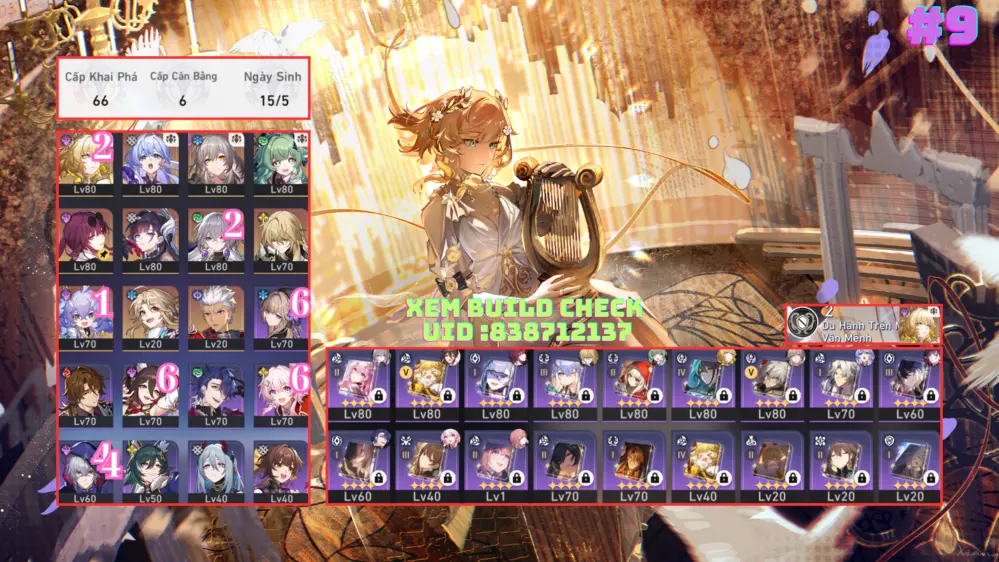Select pink-haired March 7th portrait
The image size is (999, 562).
click(x=280, y=390)
